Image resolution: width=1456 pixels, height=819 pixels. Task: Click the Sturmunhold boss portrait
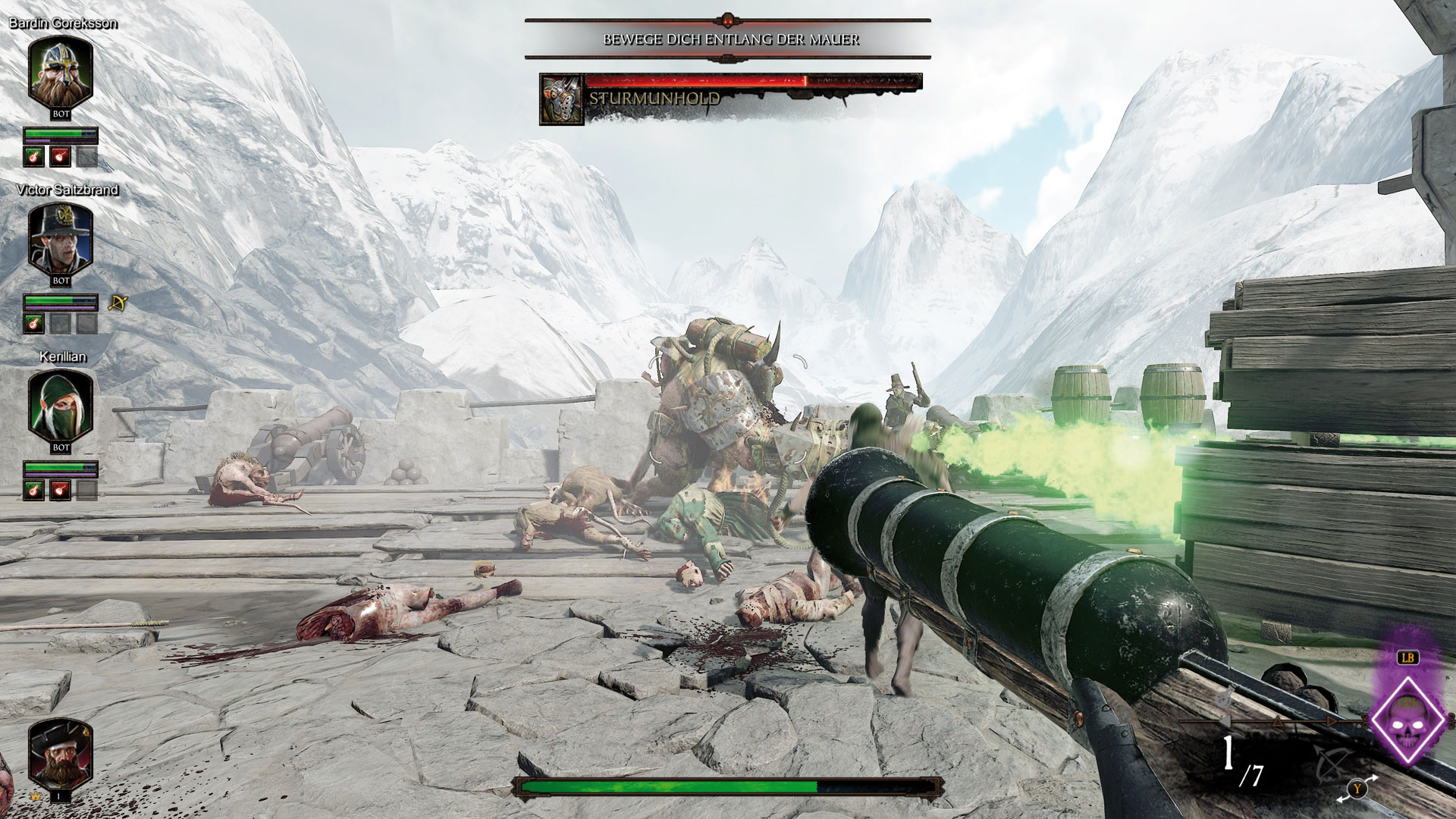pyautogui.click(x=561, y=99)
